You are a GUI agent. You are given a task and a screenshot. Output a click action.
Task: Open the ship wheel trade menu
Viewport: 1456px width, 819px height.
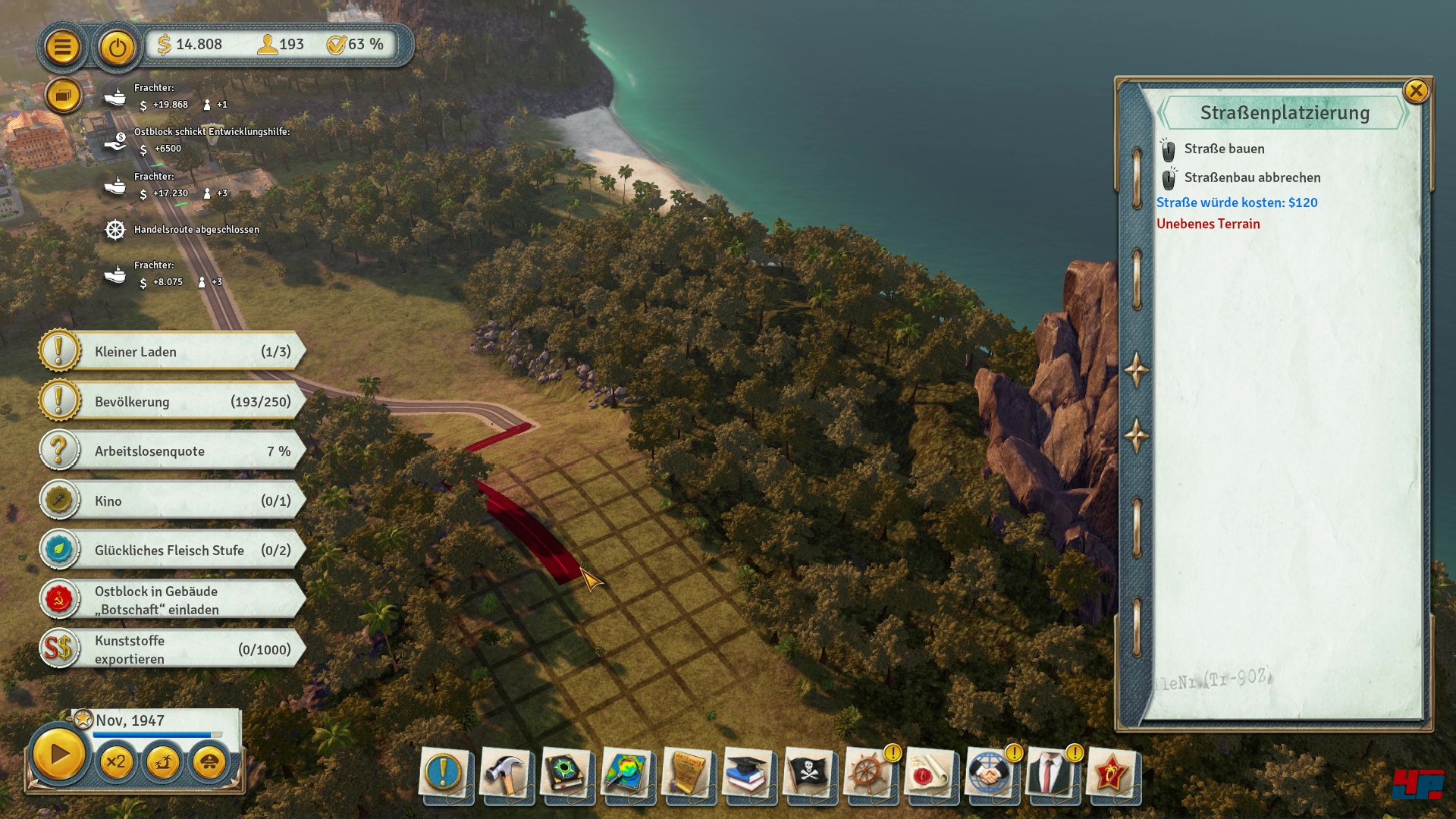point(868,773)
